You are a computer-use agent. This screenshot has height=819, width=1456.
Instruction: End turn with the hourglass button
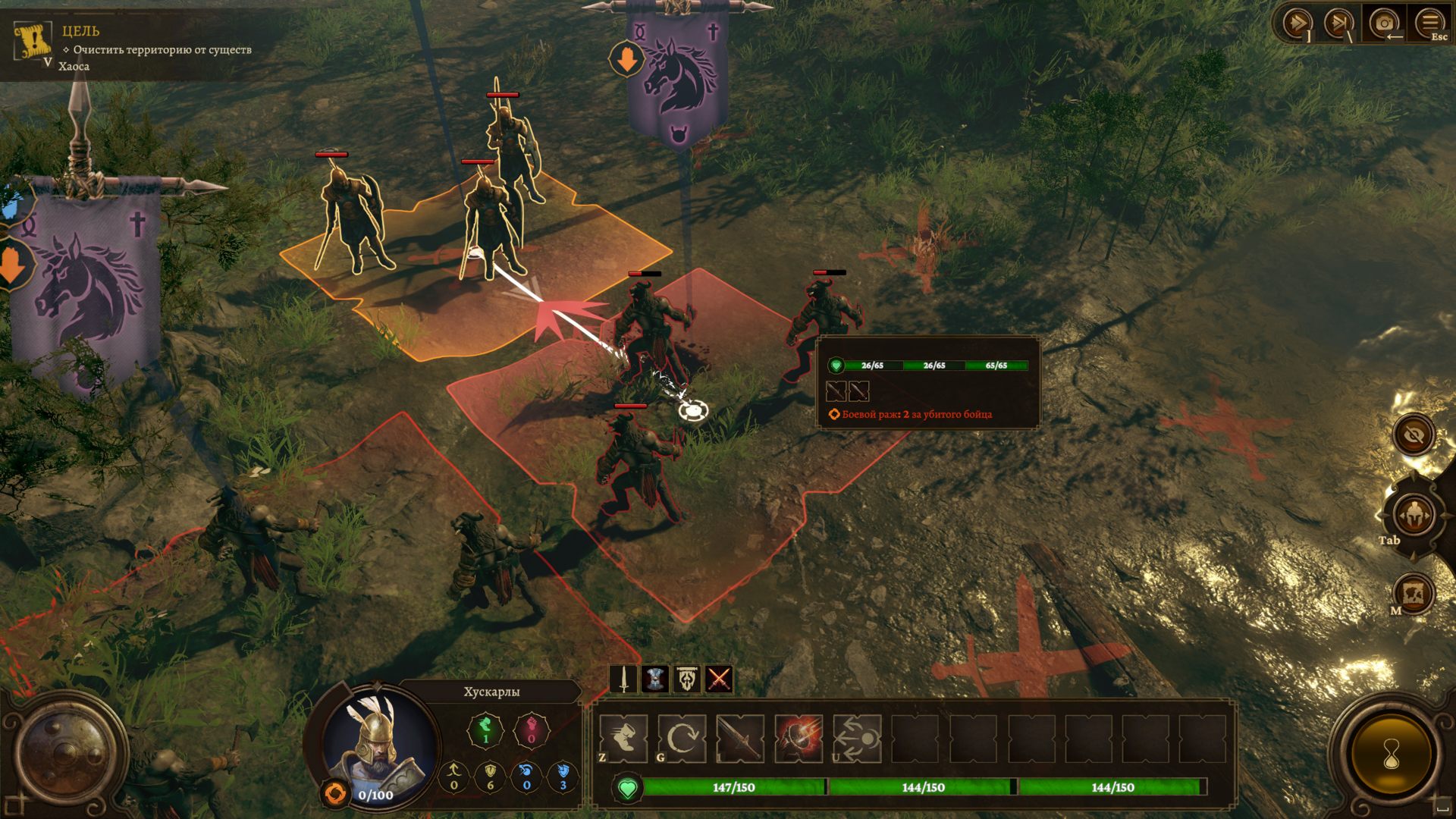pyautogui.click(x=1391, y=755)
